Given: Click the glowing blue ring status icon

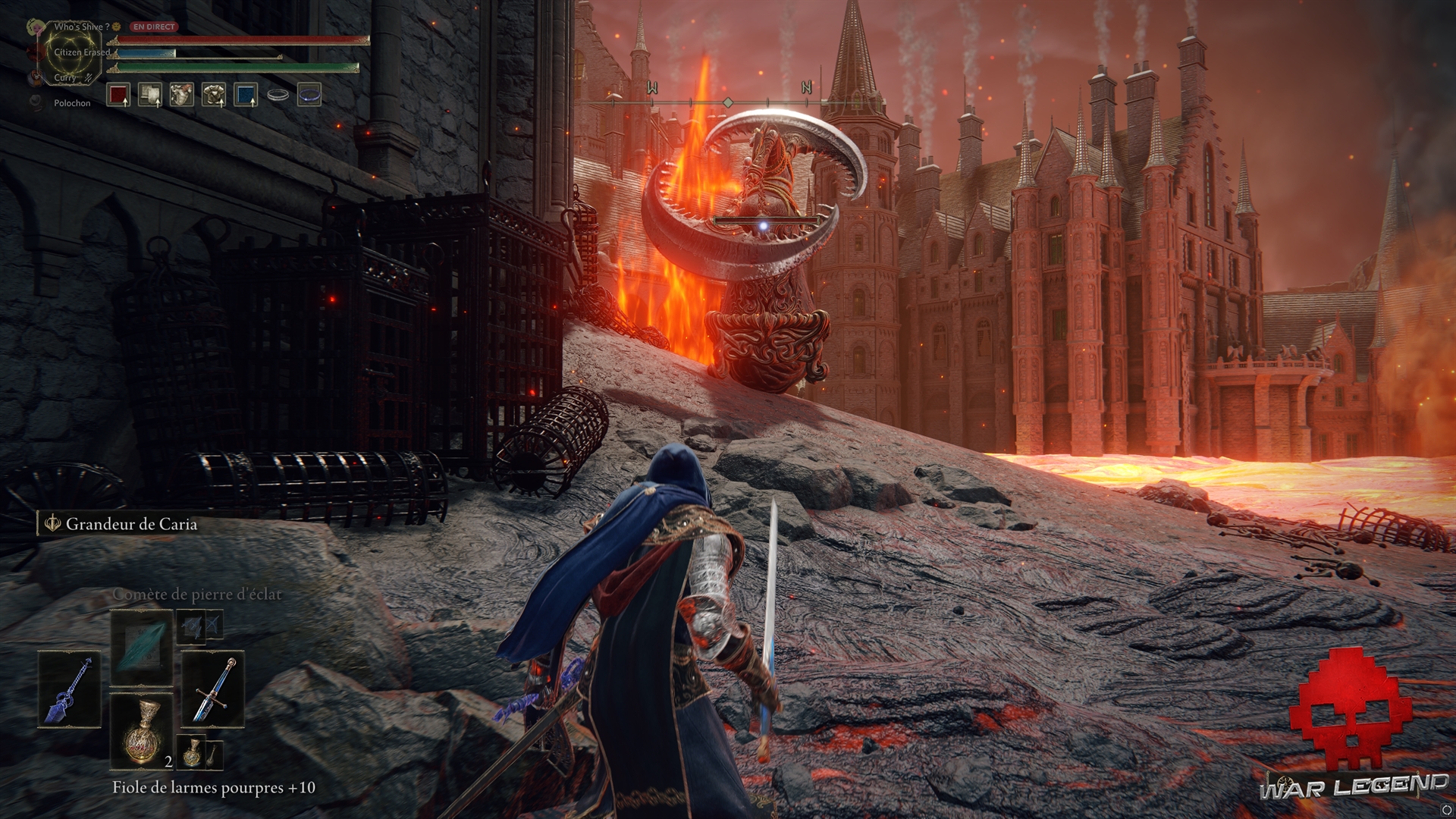Looking at the screenshot, I should (x=309, y=95).
